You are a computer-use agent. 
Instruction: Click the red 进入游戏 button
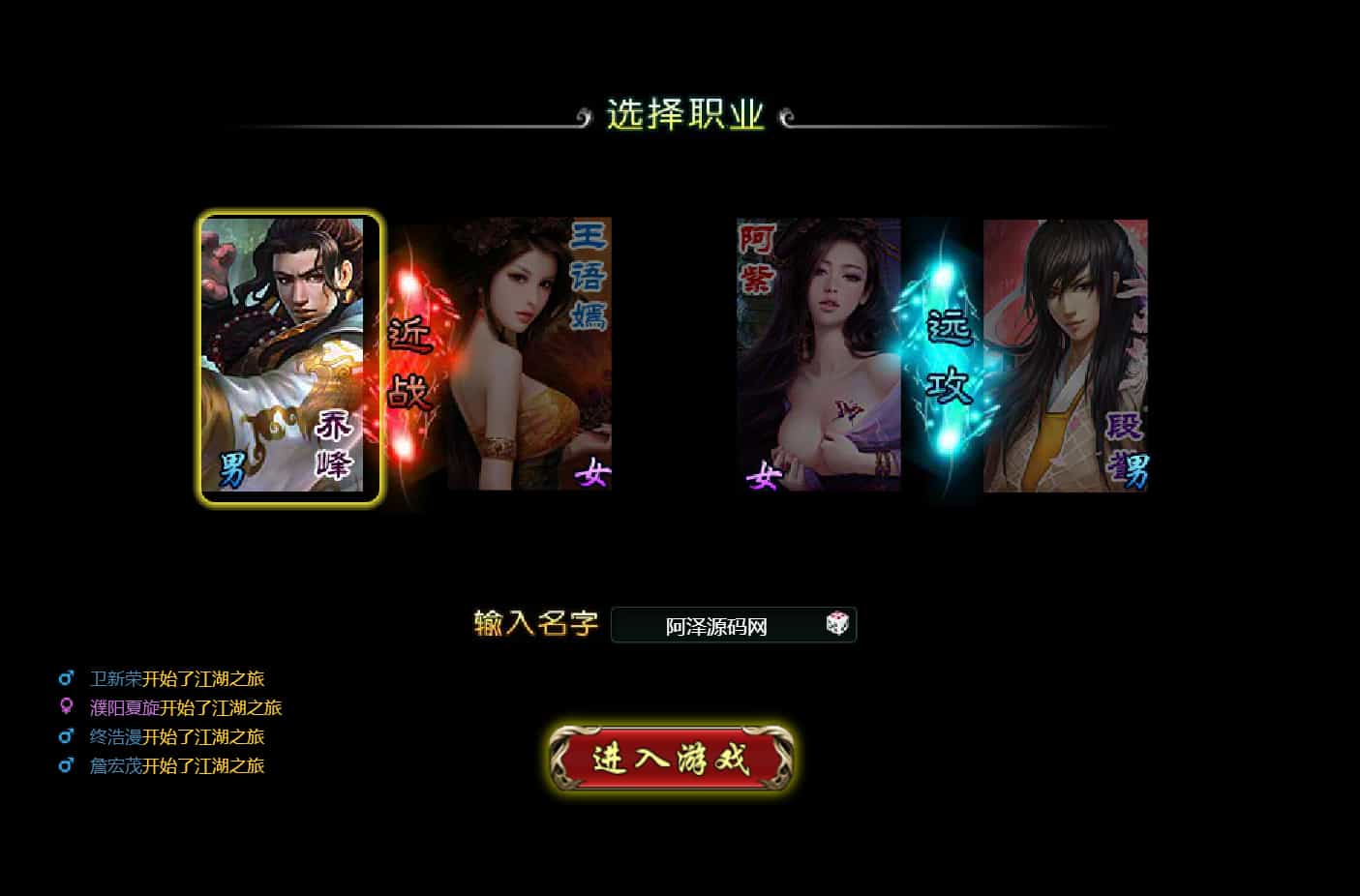tap(671, 759)
